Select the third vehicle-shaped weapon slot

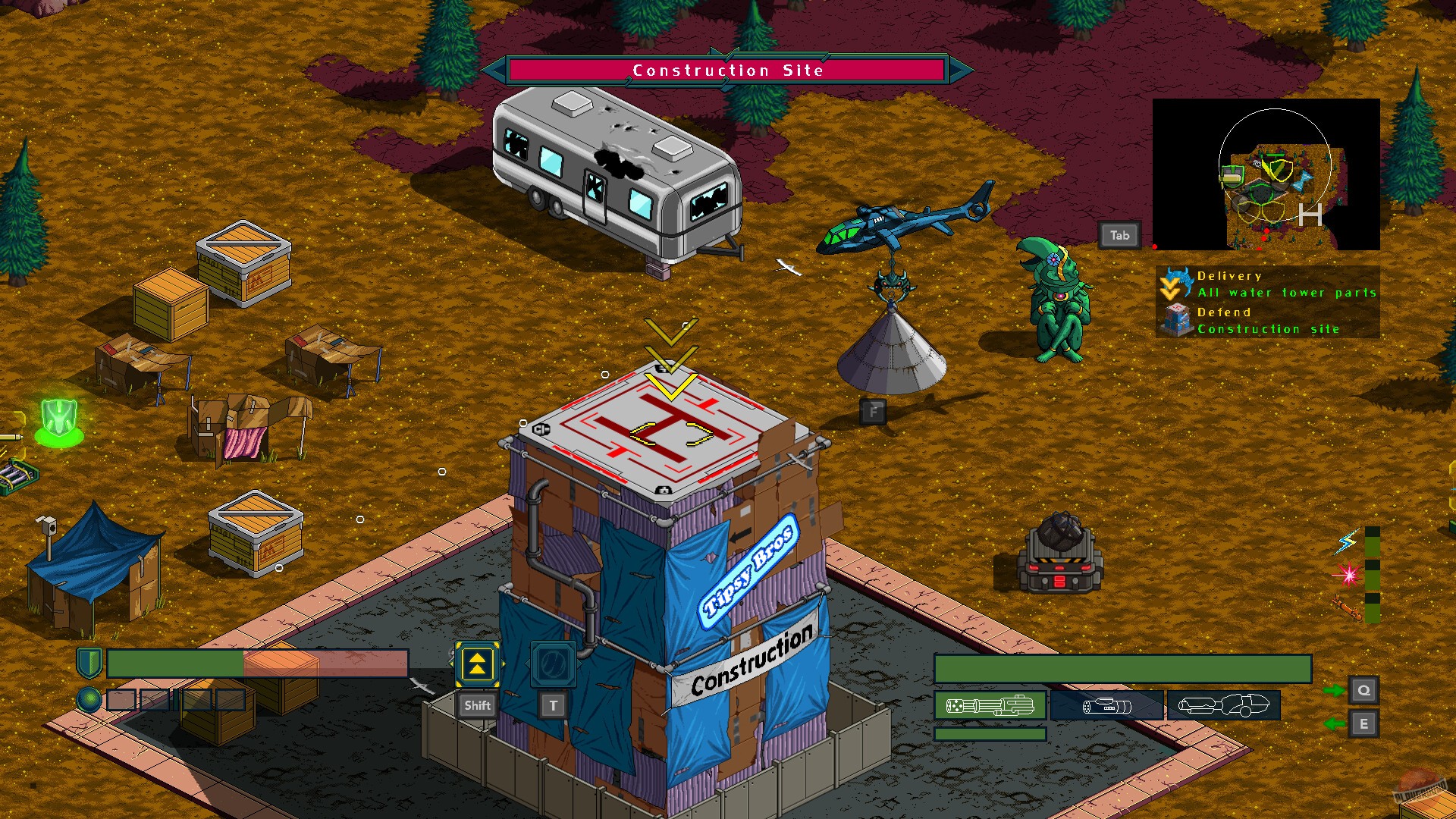pos(1222,704)
